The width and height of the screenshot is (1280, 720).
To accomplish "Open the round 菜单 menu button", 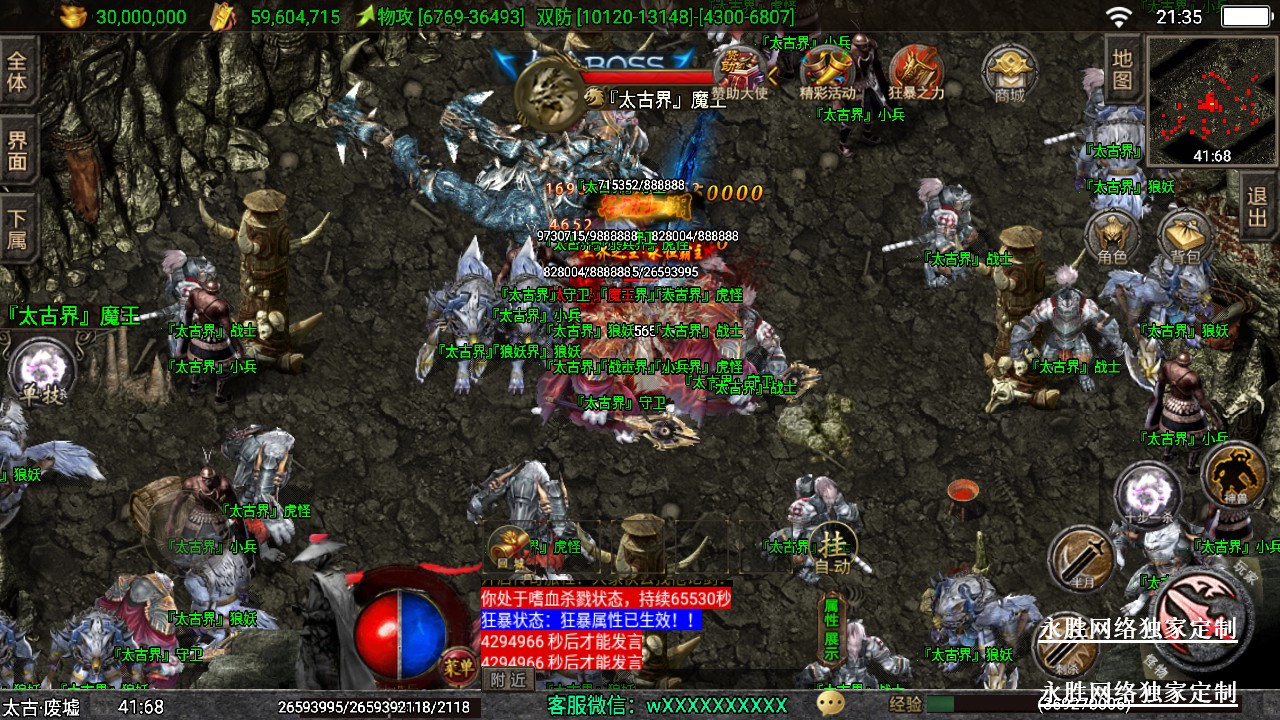I will [x=458, y=662].
